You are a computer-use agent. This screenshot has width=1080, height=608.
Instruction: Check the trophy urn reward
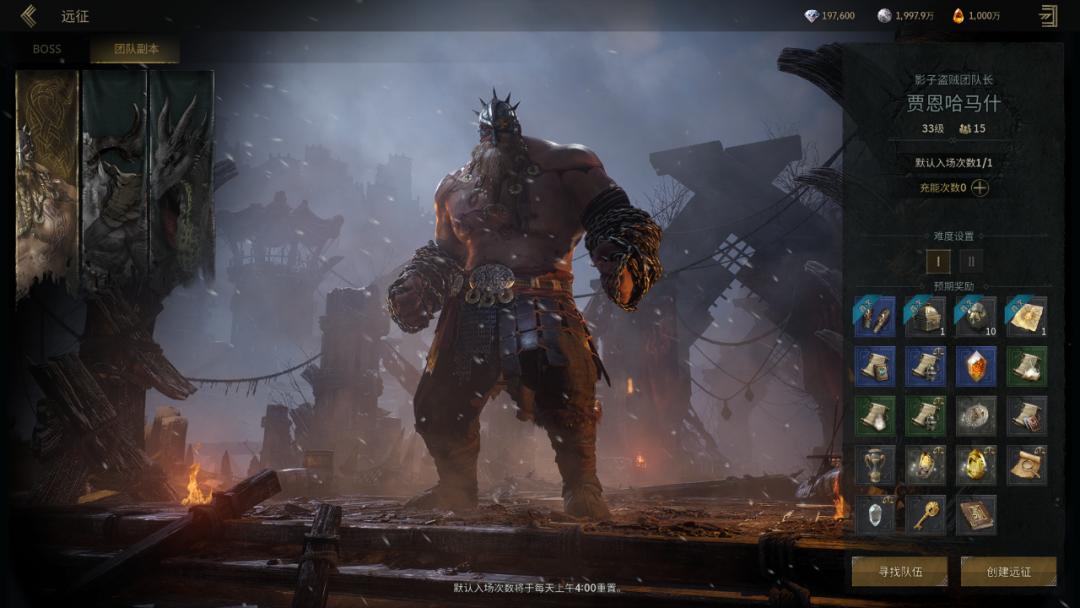pos(874,465)
